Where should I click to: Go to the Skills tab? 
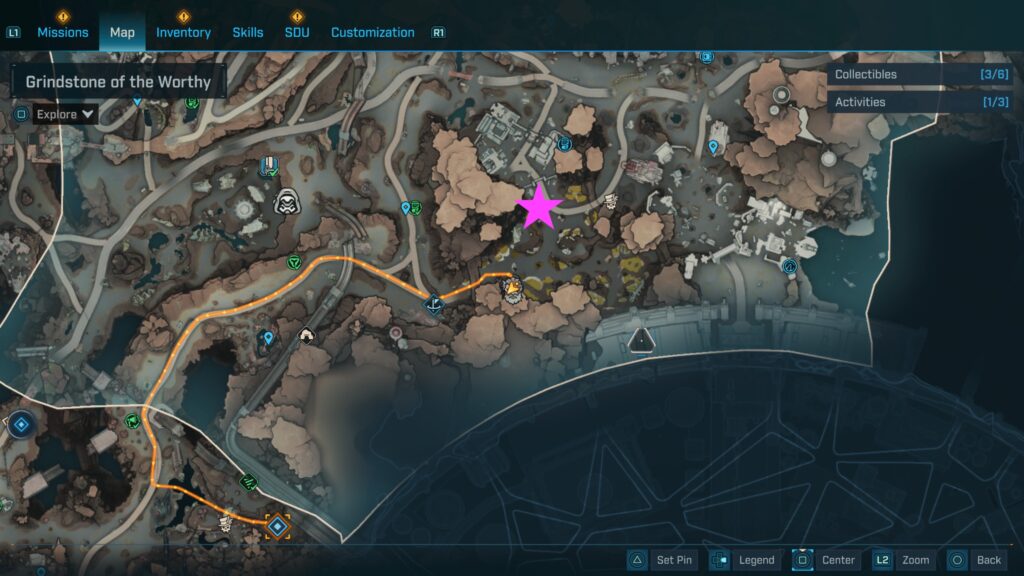coord(248,32)
